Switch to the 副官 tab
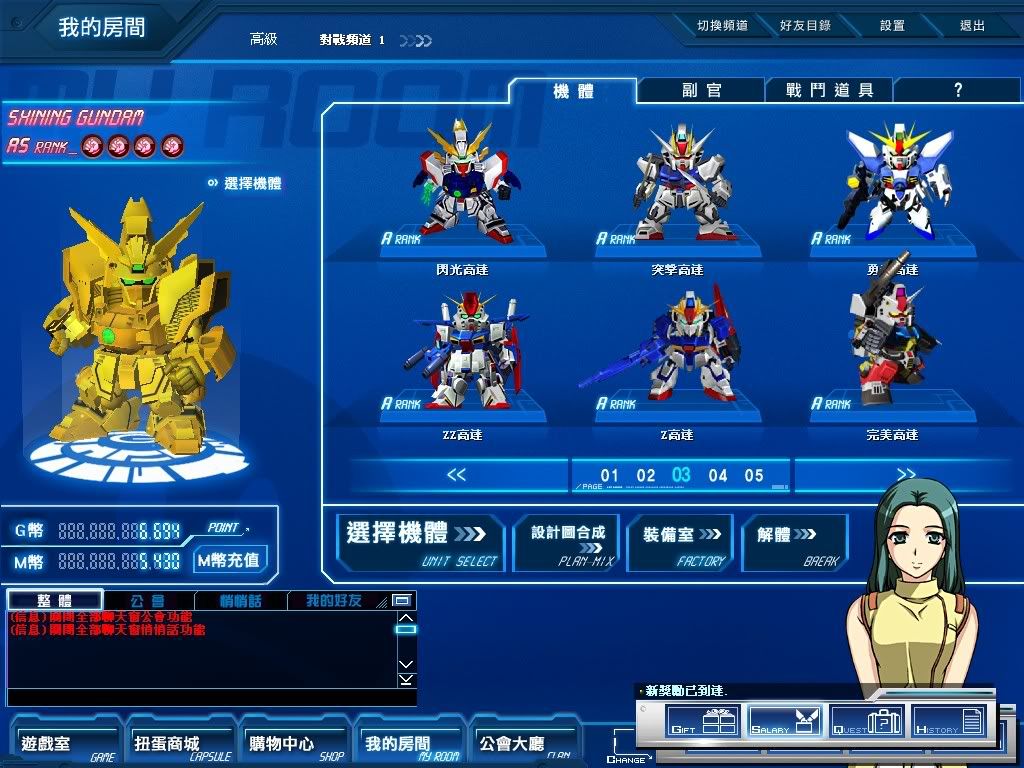Viewport: 1024px width, 768px height. coord(701,90)
